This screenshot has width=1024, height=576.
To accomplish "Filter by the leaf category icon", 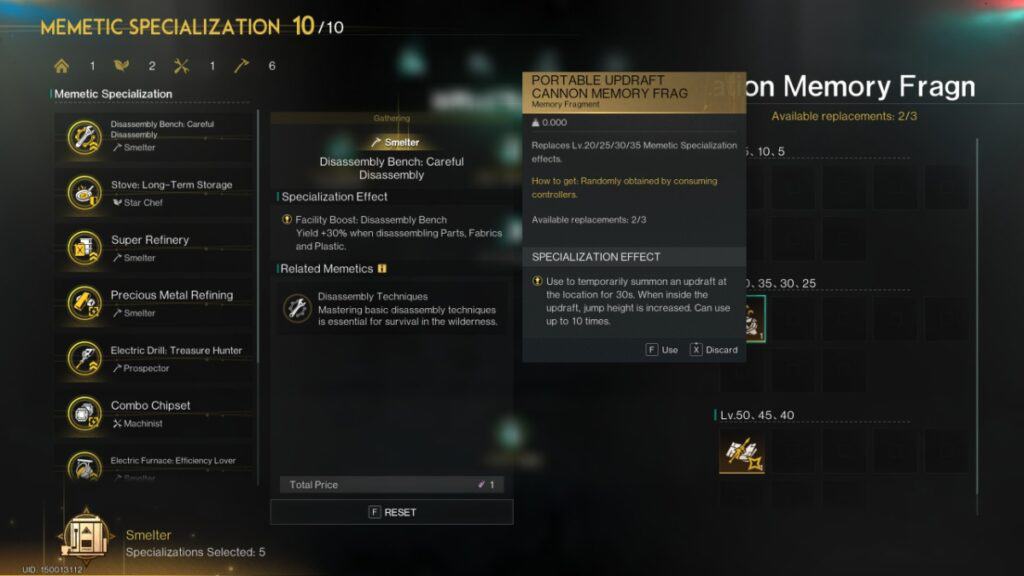I will pyautogui.click(x=122, y=66).
